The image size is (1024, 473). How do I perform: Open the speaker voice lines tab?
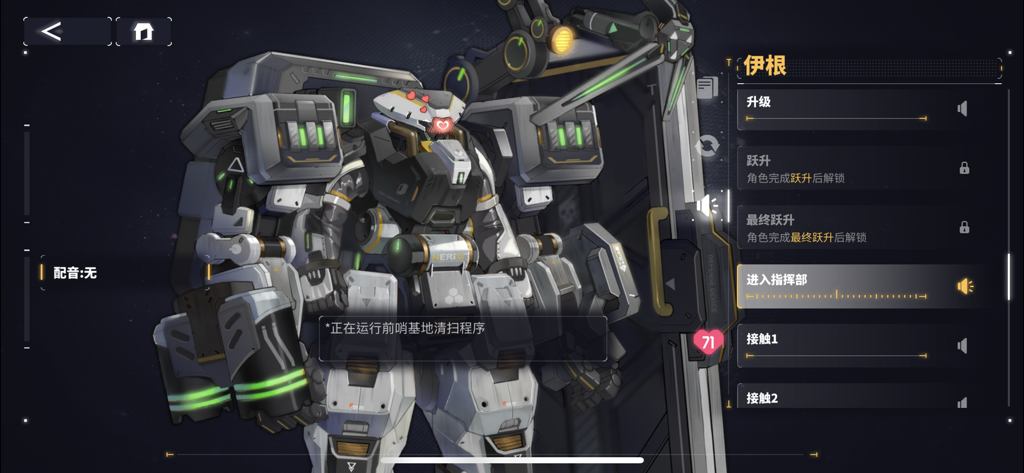click(x=708, y=206)
